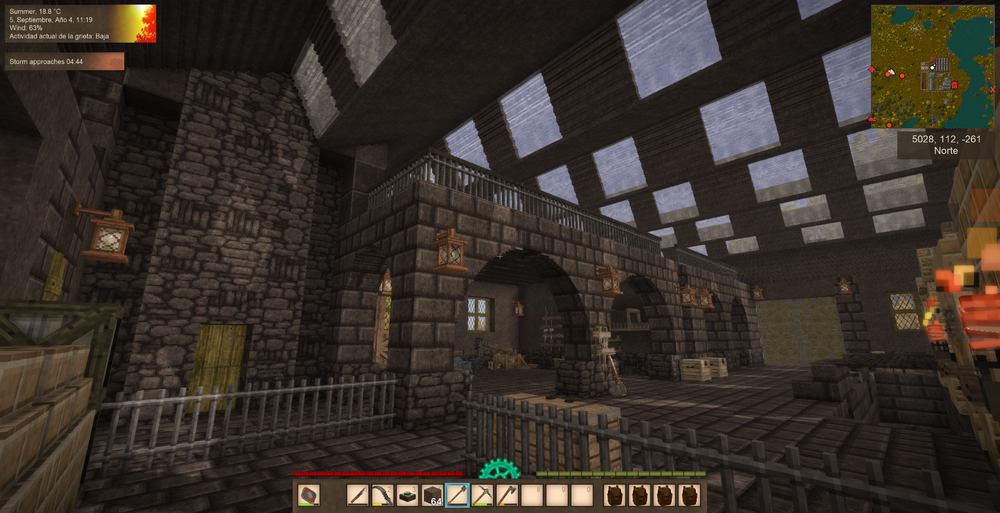This screenshot has height=513, width=1000.
Task: Select the scythe in the hotbar
Action: 383,495
